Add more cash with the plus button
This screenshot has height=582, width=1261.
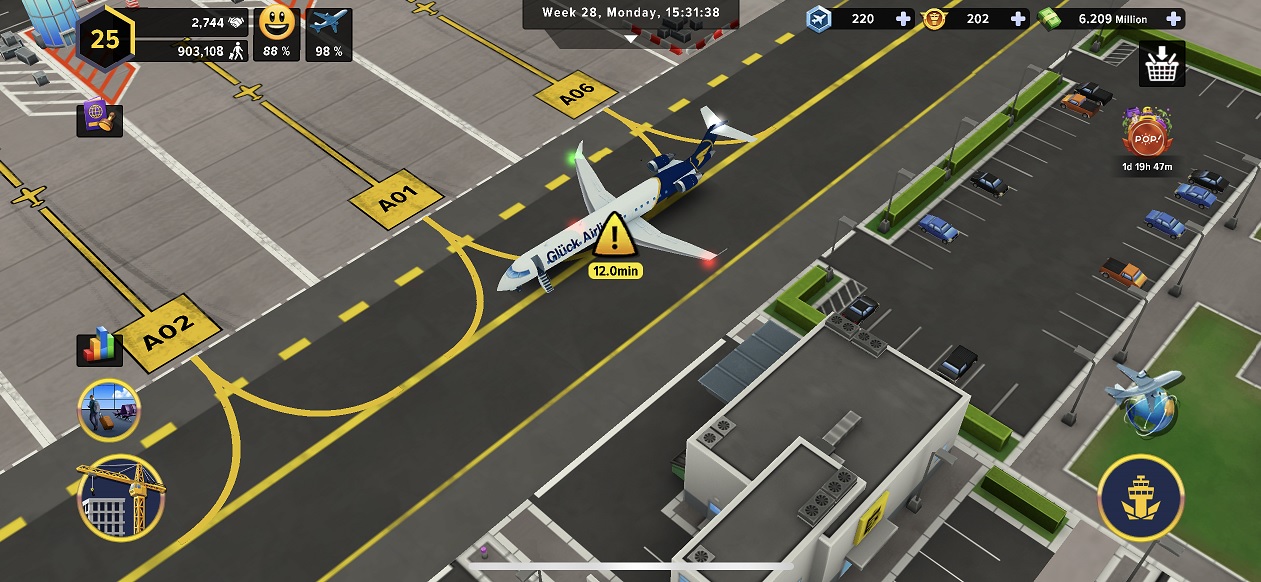pyautogui.click(x=1172, y=19)
